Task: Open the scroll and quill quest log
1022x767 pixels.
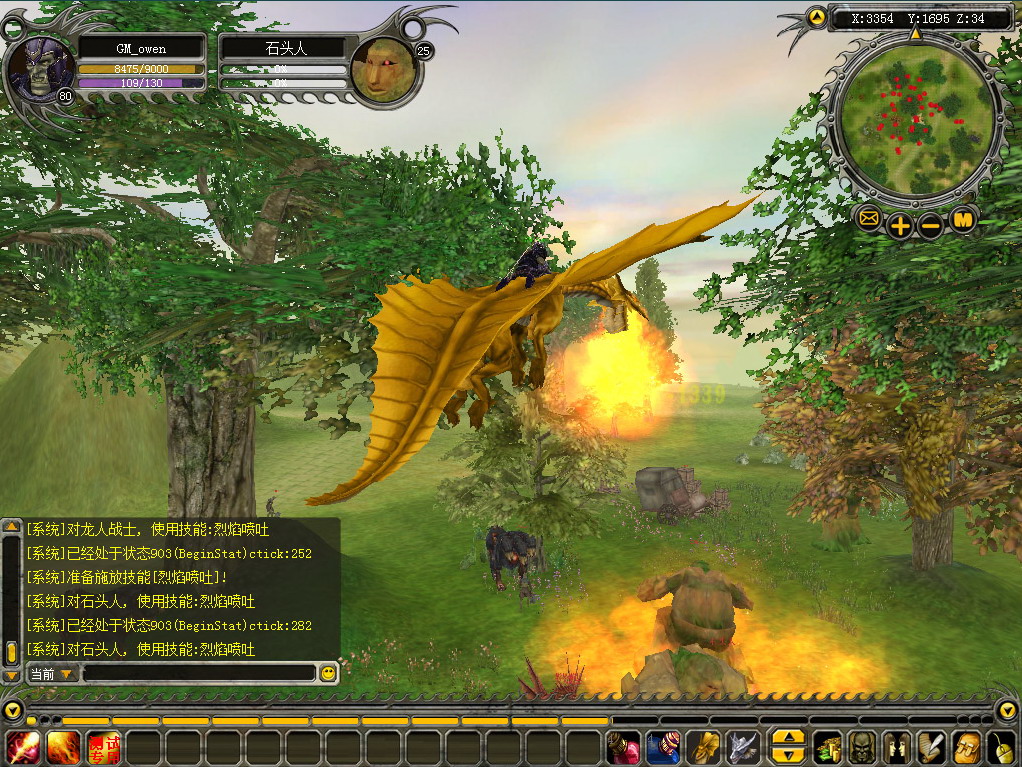Action: (x=931, y=747)
